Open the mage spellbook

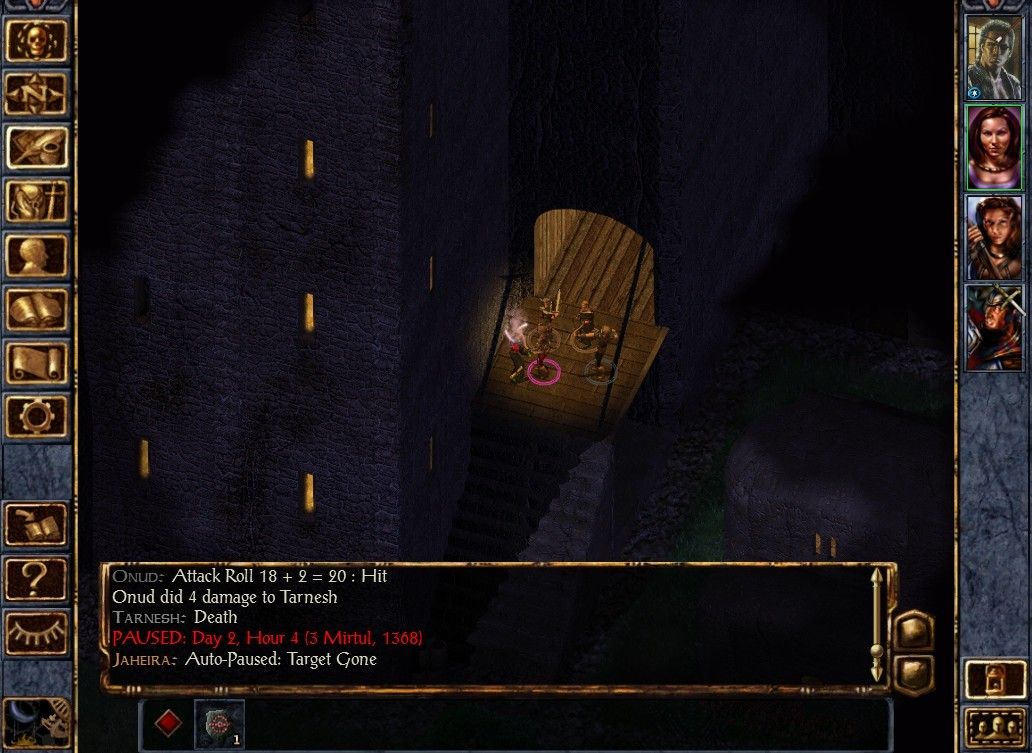tap(37, 309)
